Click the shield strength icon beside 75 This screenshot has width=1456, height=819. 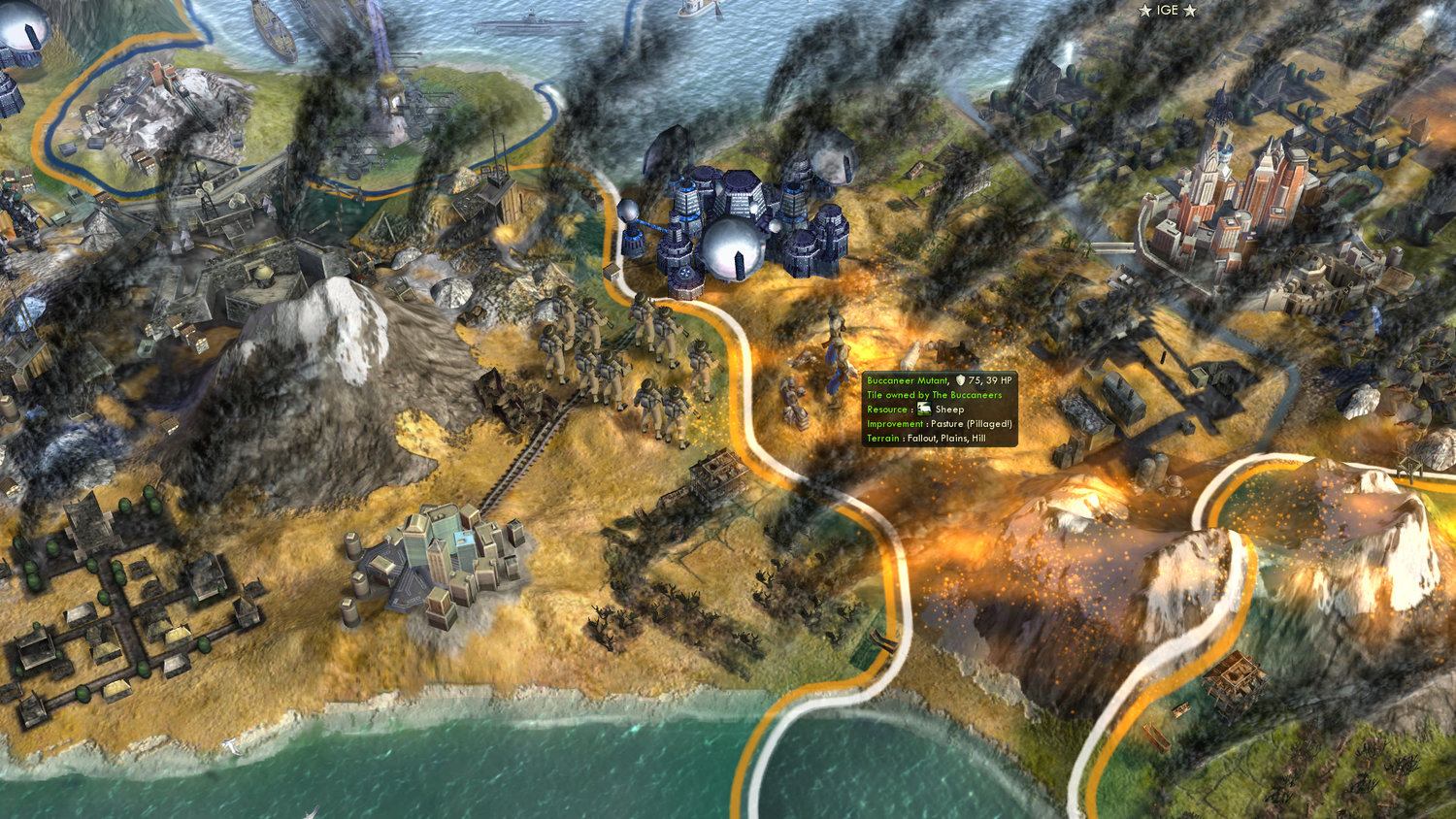click(x=960, y=379)
